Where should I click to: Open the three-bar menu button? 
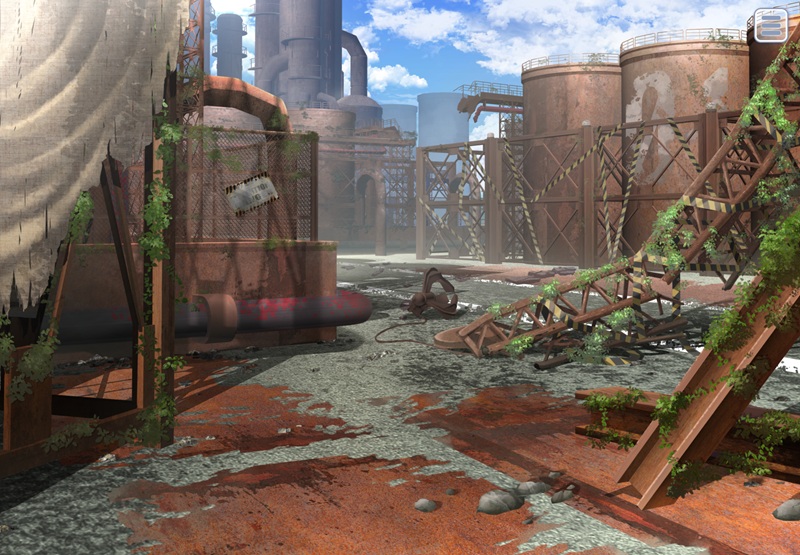click(x=770, y=25)
